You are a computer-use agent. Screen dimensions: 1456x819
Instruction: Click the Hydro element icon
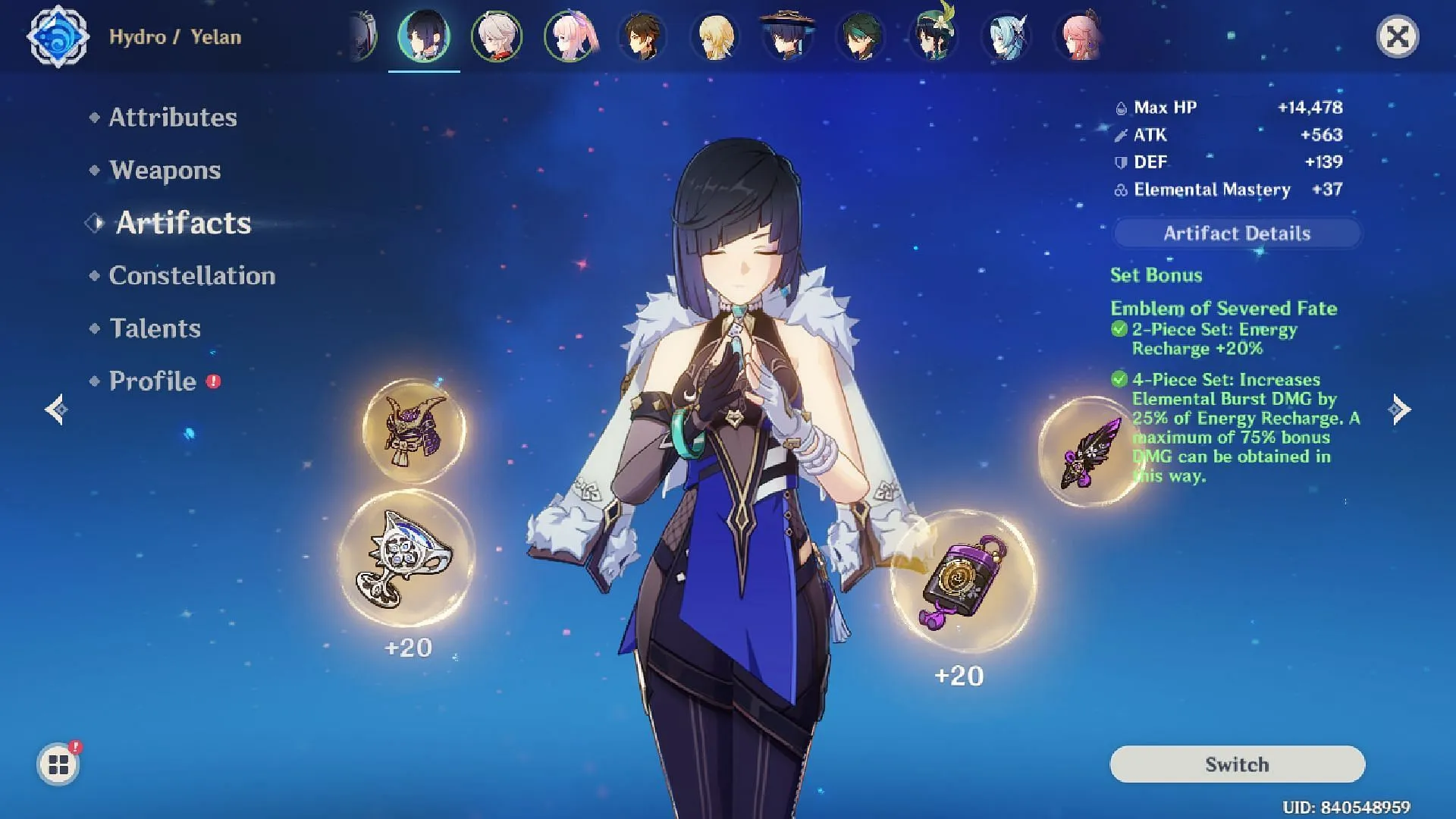58,36
